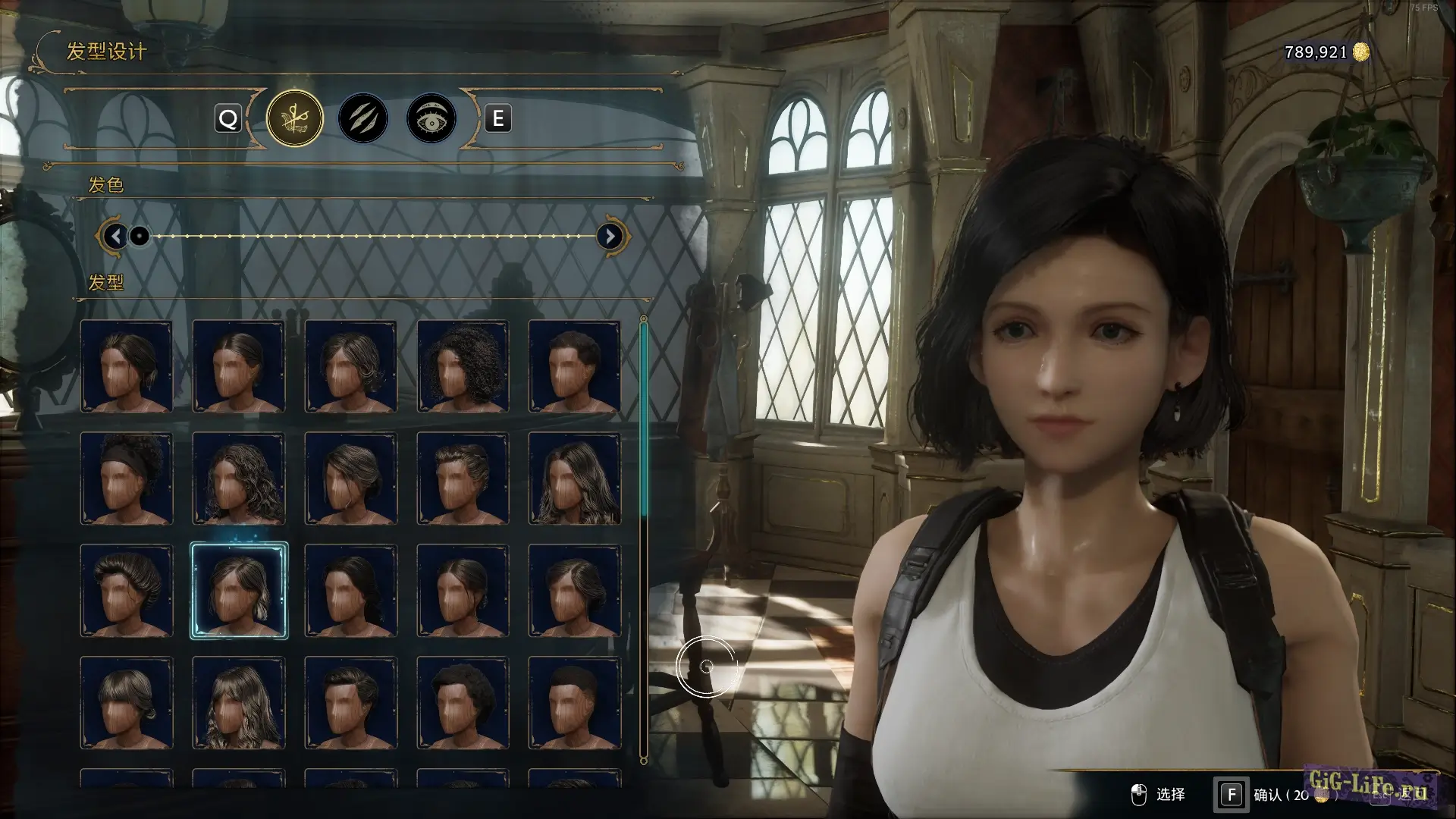Switch to the eye customization tab
The width and height of the screenshot is (1456, 819).
[x=431, y=118]
